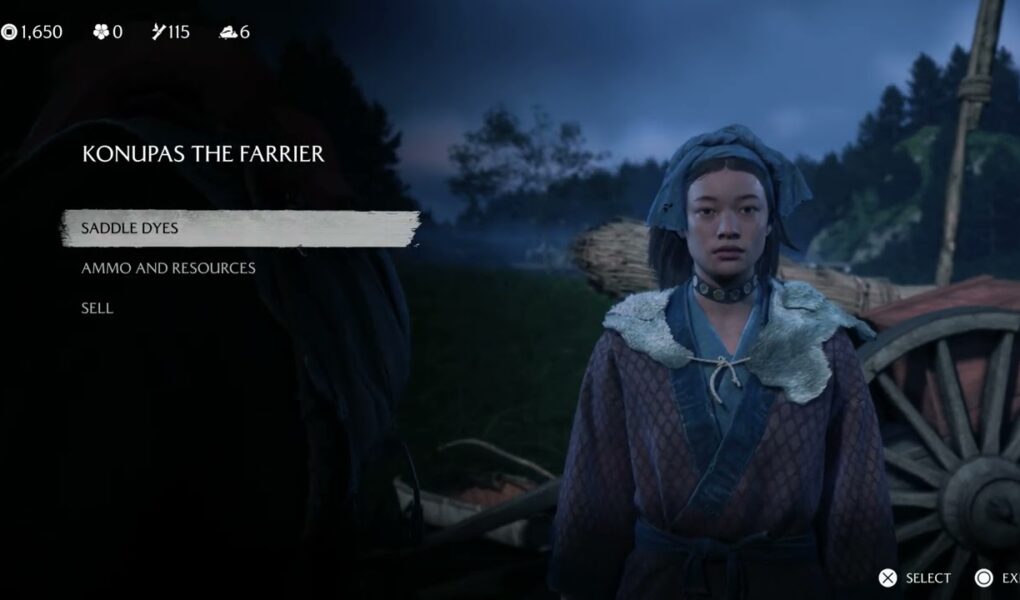The height and width of the screenshot is (600, 1020).
Task: Select Ammo and Resources menu entry
Action: click(168, 268)
